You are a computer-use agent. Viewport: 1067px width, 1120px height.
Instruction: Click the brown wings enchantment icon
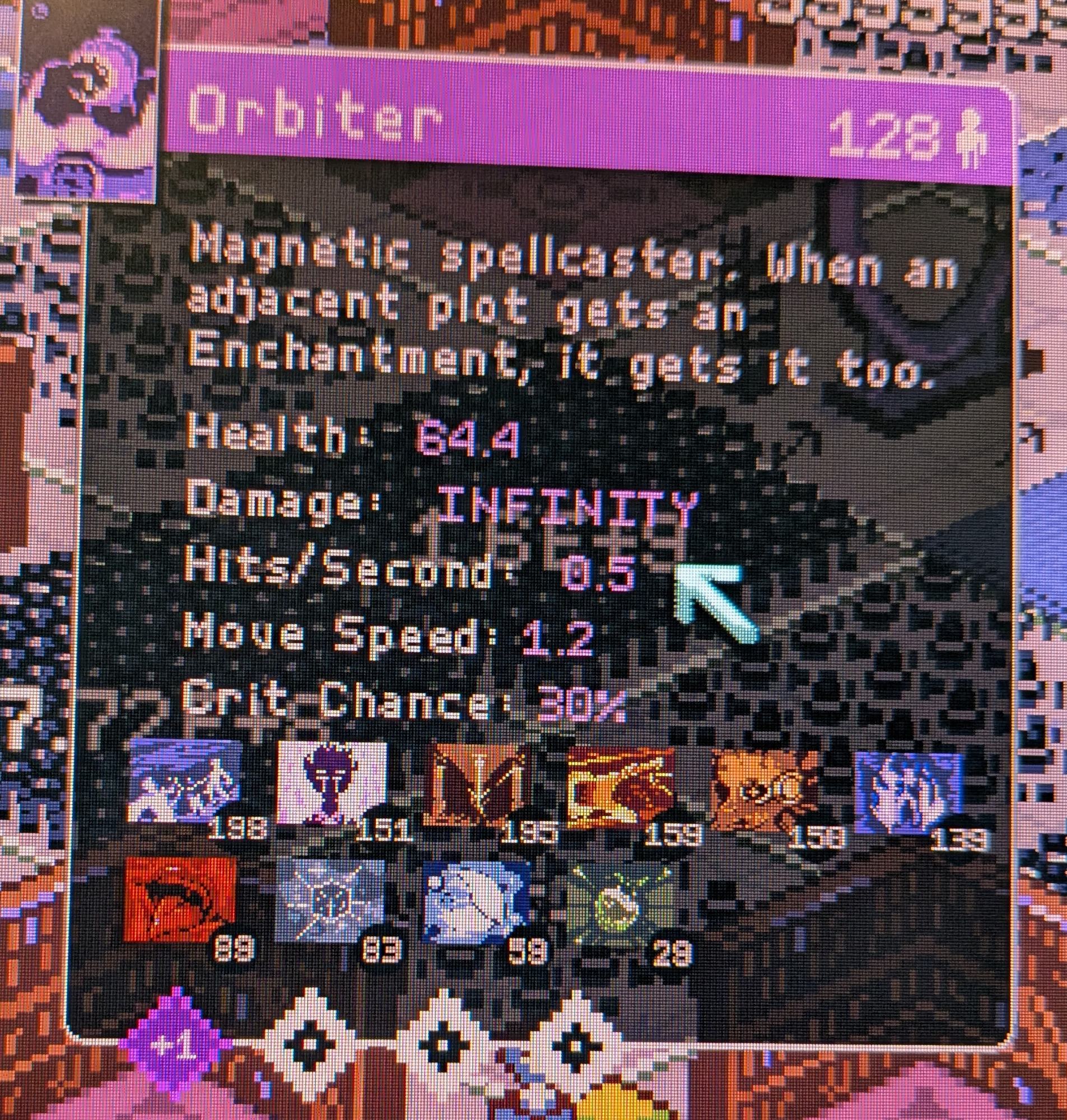pos(481,785)
